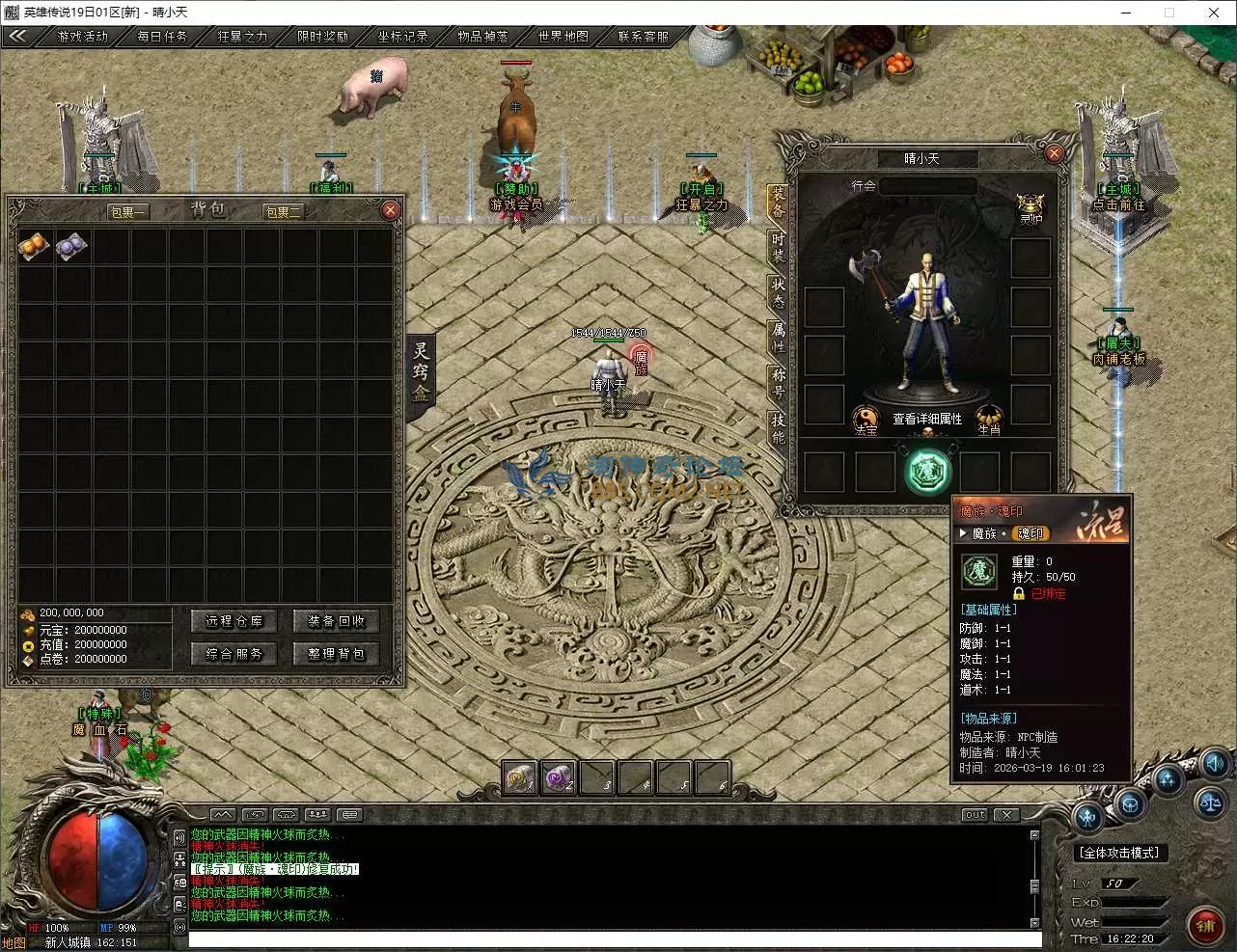Open the 物品掉落 item drops menu

coord(482,37)
